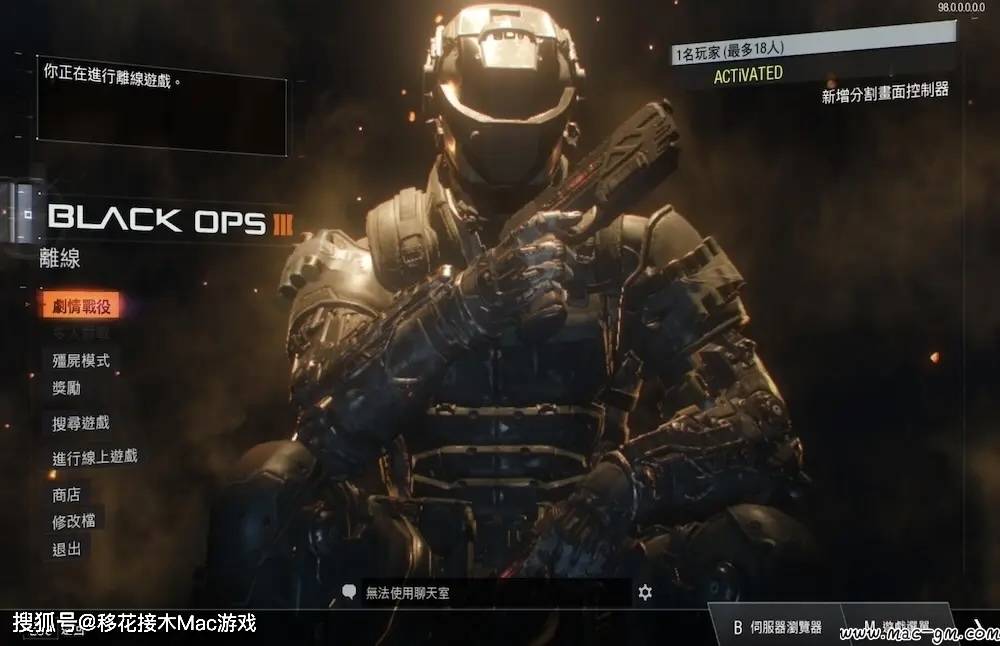
Task: Select 劇情戰役 campaign menu entry
Action: (81, 306)
